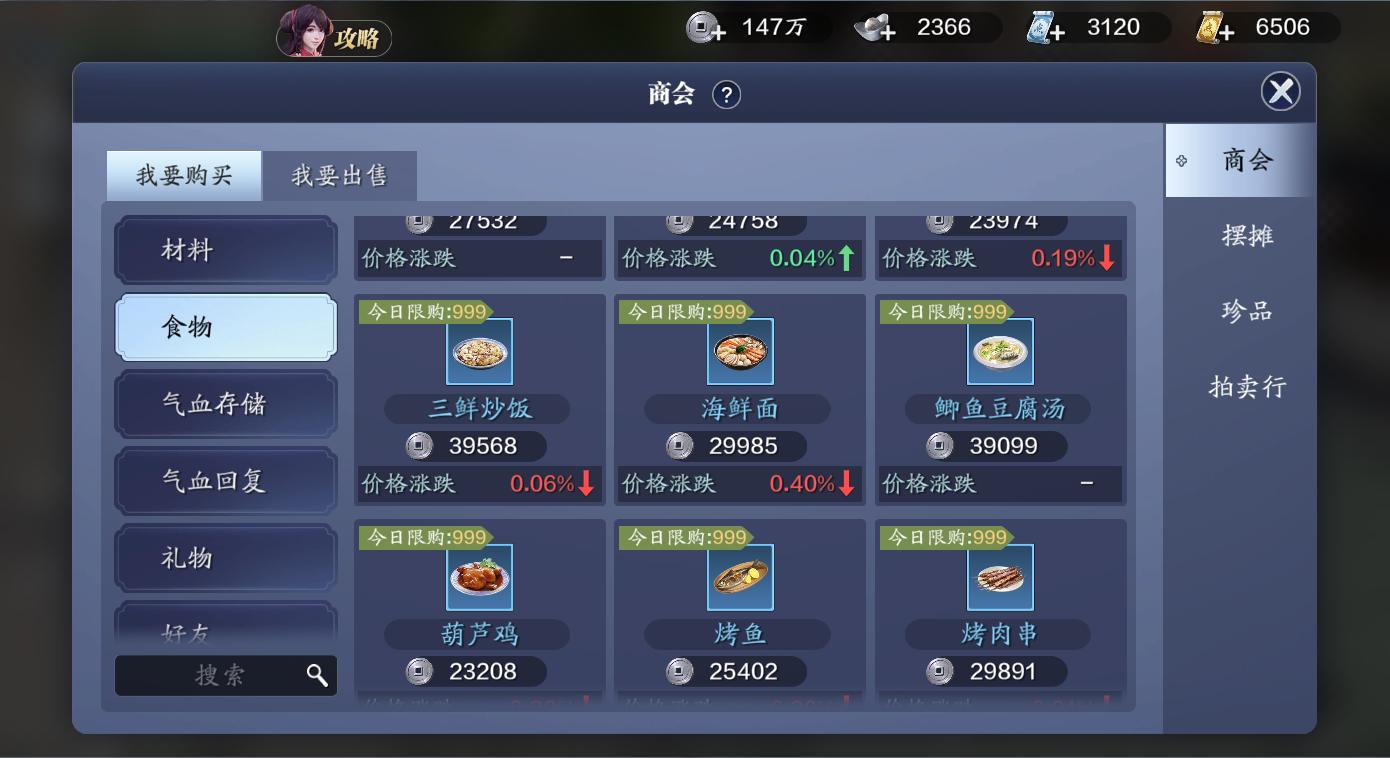The height and width of the screenshot is (758, 1390).
Task: Click the 烤肉串 skewer icon
Action: pyautogui.click(x=1000, y=578)
